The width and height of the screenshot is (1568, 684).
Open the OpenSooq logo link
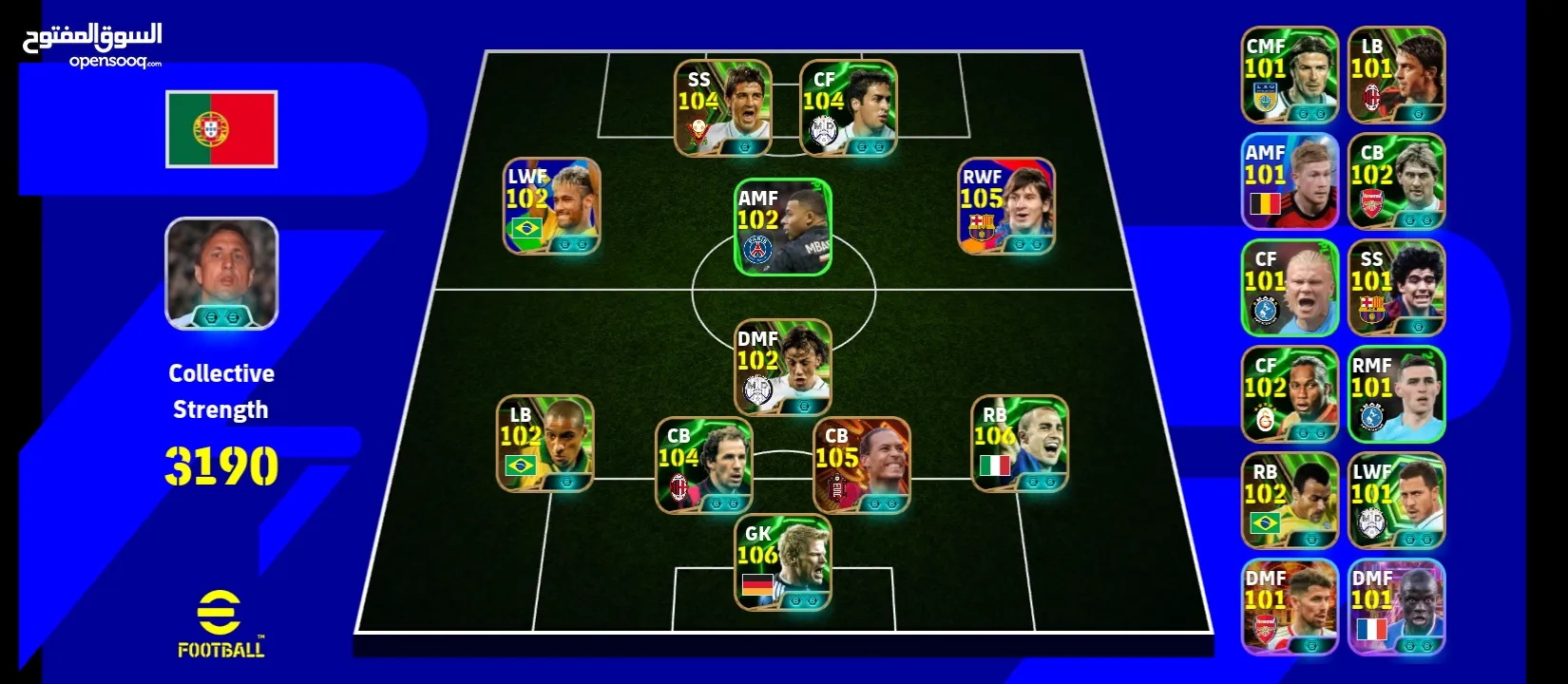(x=92, y=45)
